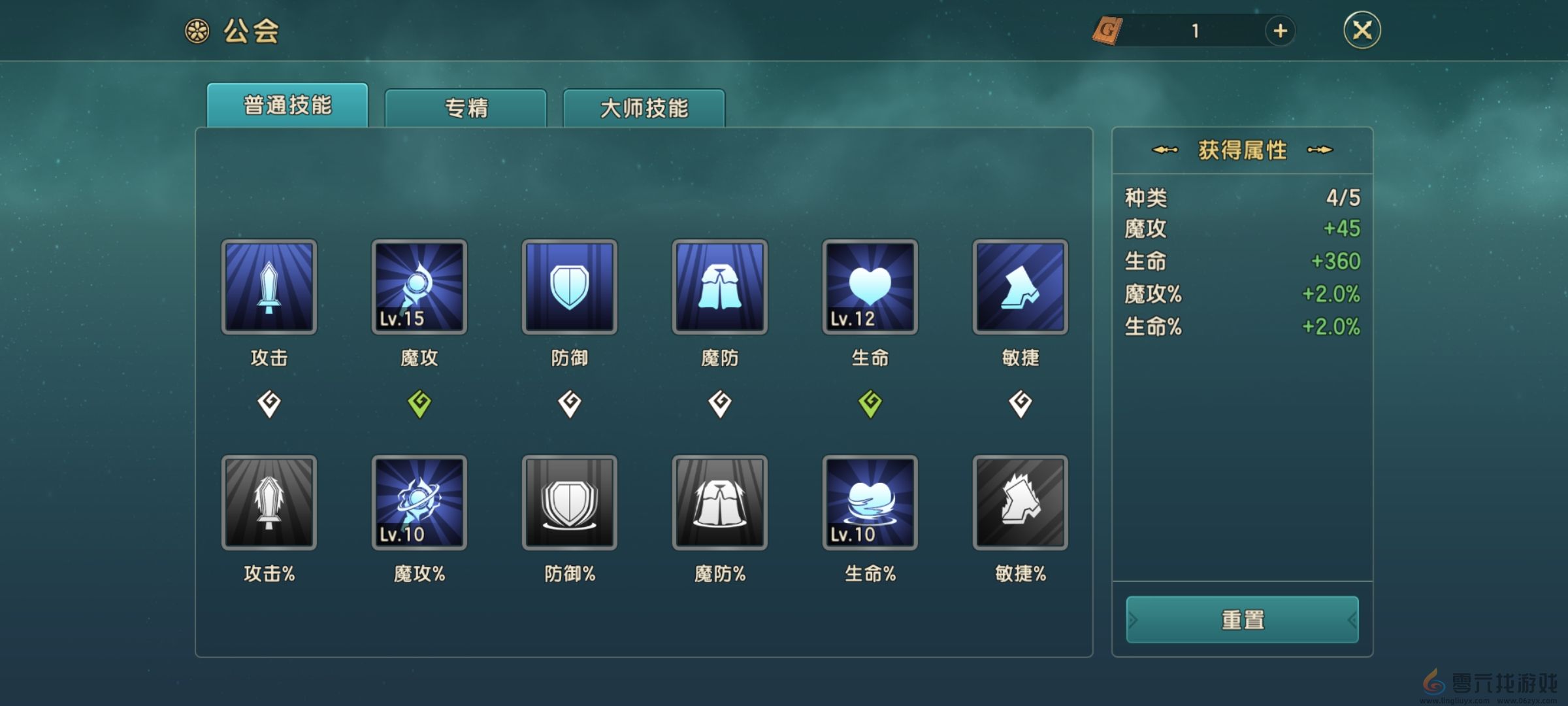Viewport: 1568px width, 706px height.
Task: Open the Lv.12 生命 health heart skill
Action: (870, 286)
